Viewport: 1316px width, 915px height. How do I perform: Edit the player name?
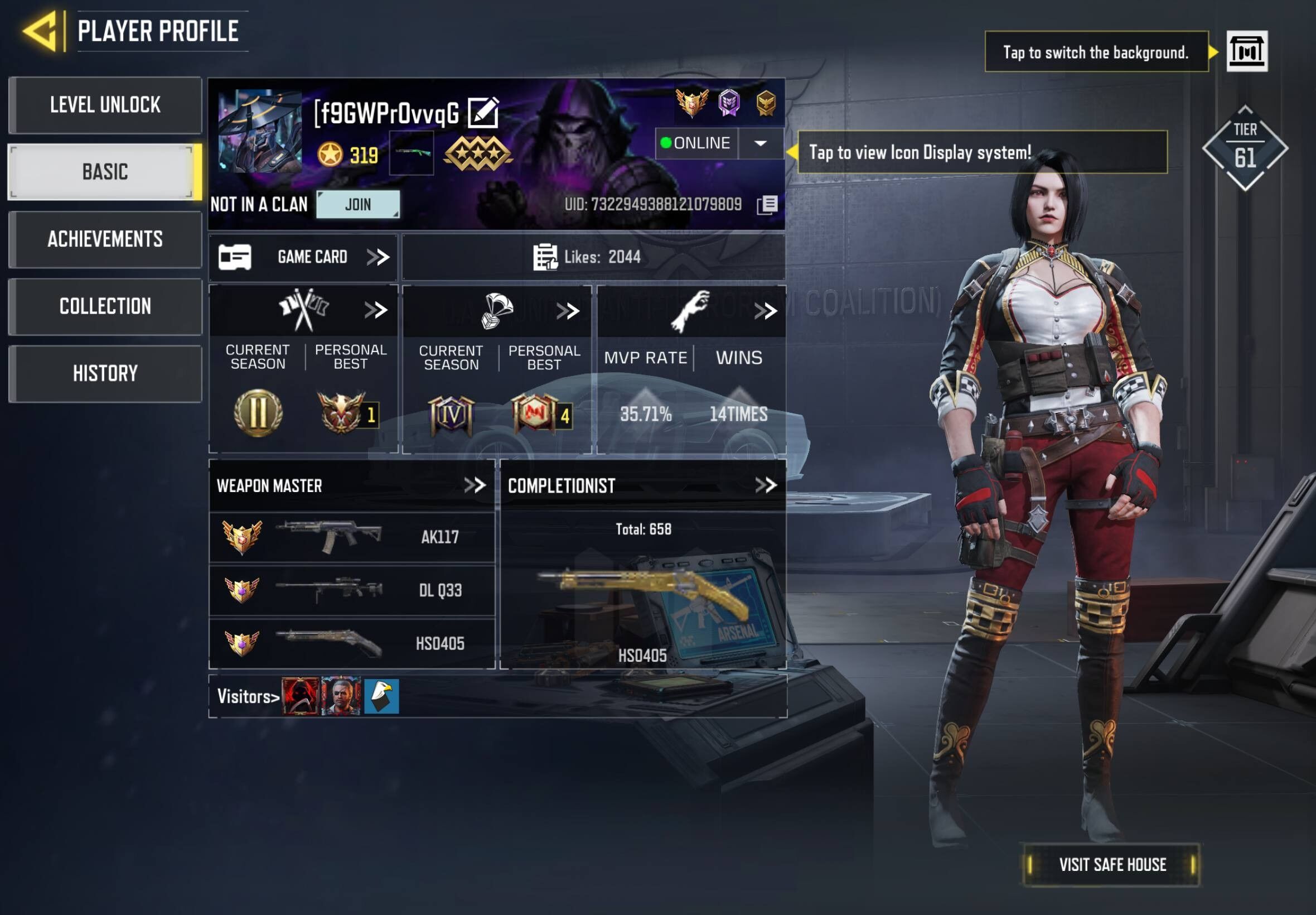(483, 112)
